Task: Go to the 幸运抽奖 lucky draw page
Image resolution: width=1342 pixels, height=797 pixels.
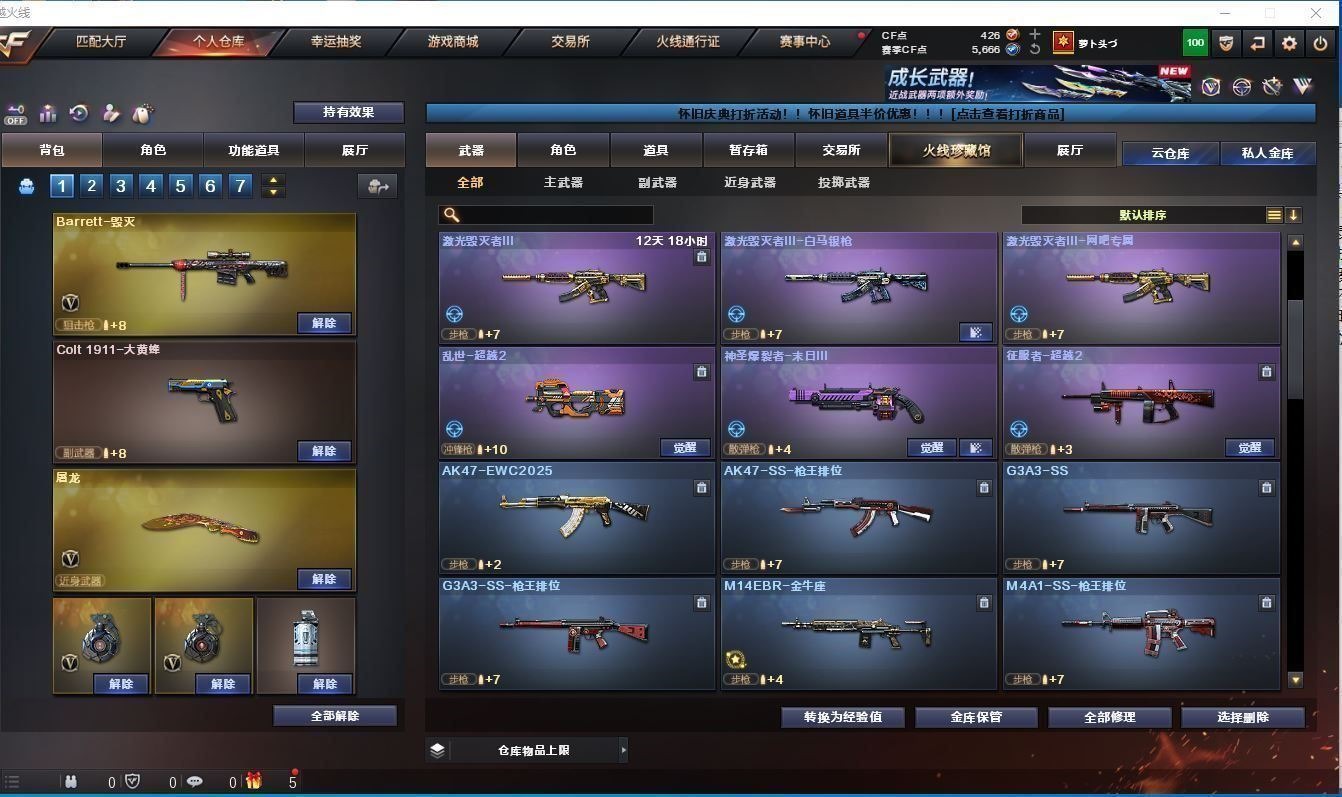Action: (336, 42)
